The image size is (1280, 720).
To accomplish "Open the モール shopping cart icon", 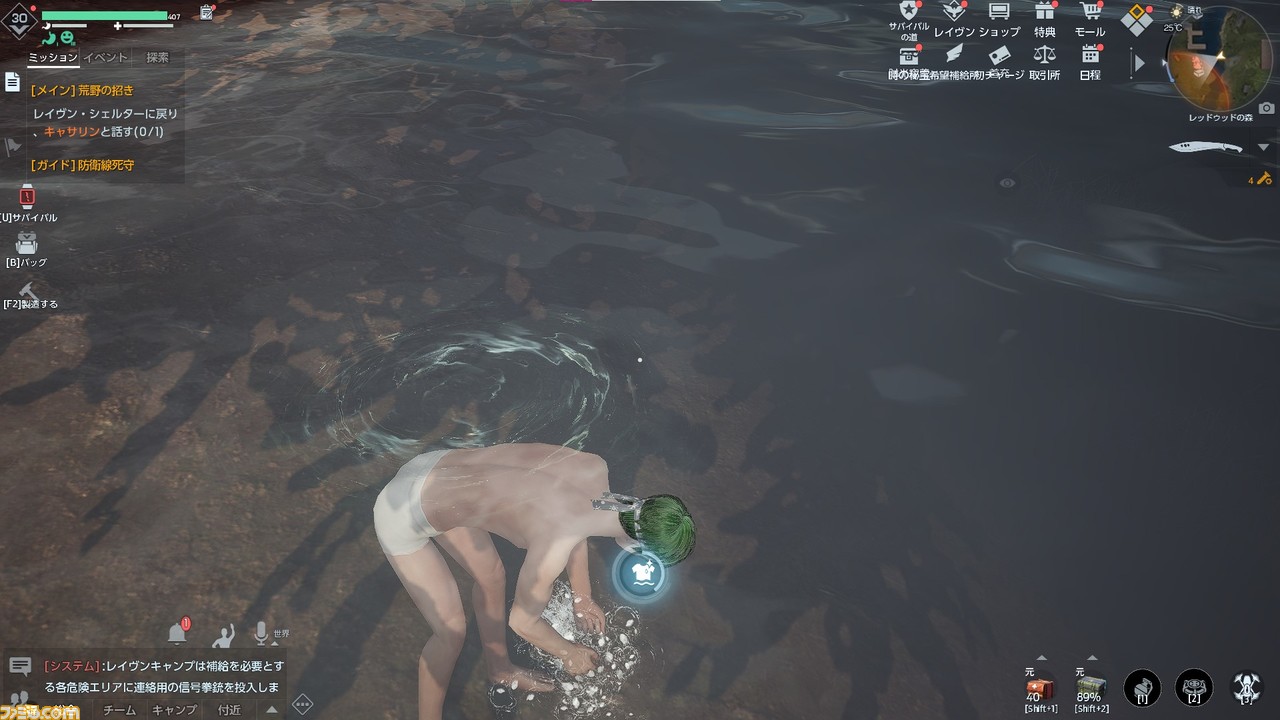I will pos(1091,13).
